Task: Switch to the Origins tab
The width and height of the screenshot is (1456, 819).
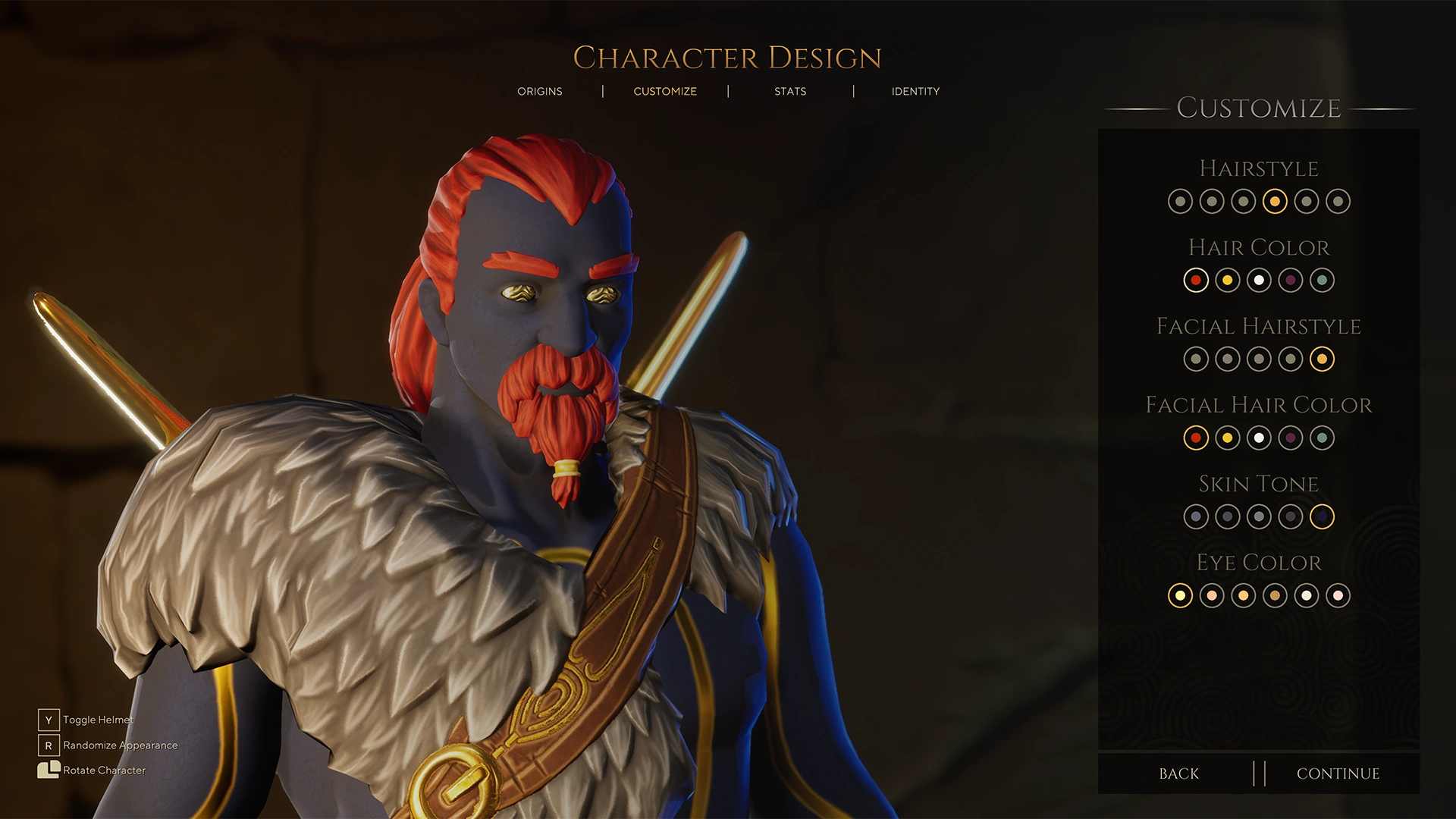Action: [x=539, y=91]
